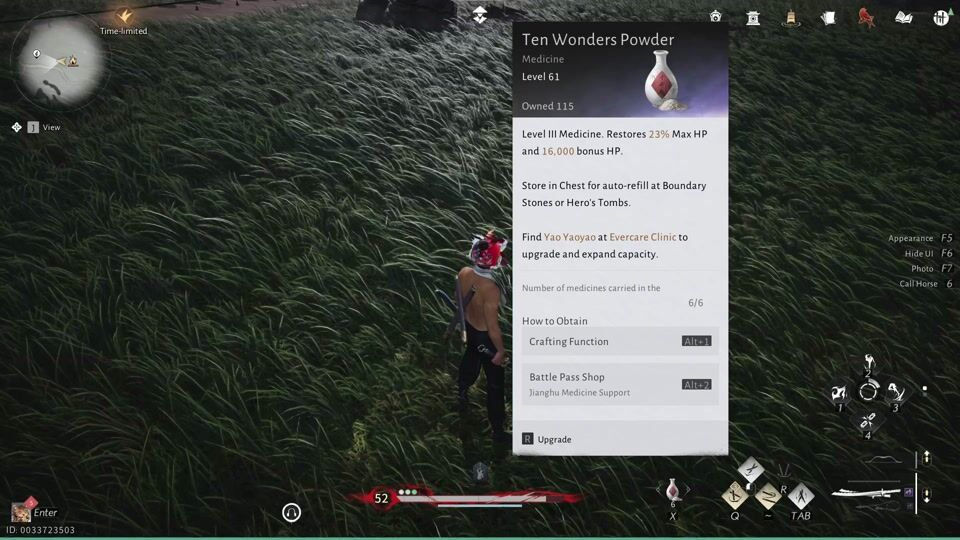
Task: Open the round menu icon at top-right corner
Action: 940,17
